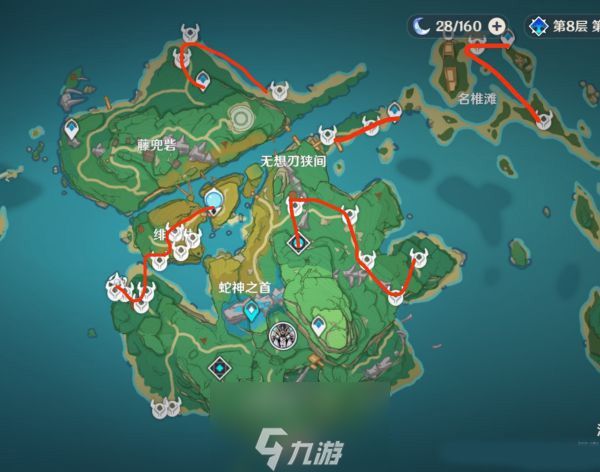Select the diamond domain marker southwest of 蛇神之首
Viewport: 600px width, 472px height.
tap(218, 369)
